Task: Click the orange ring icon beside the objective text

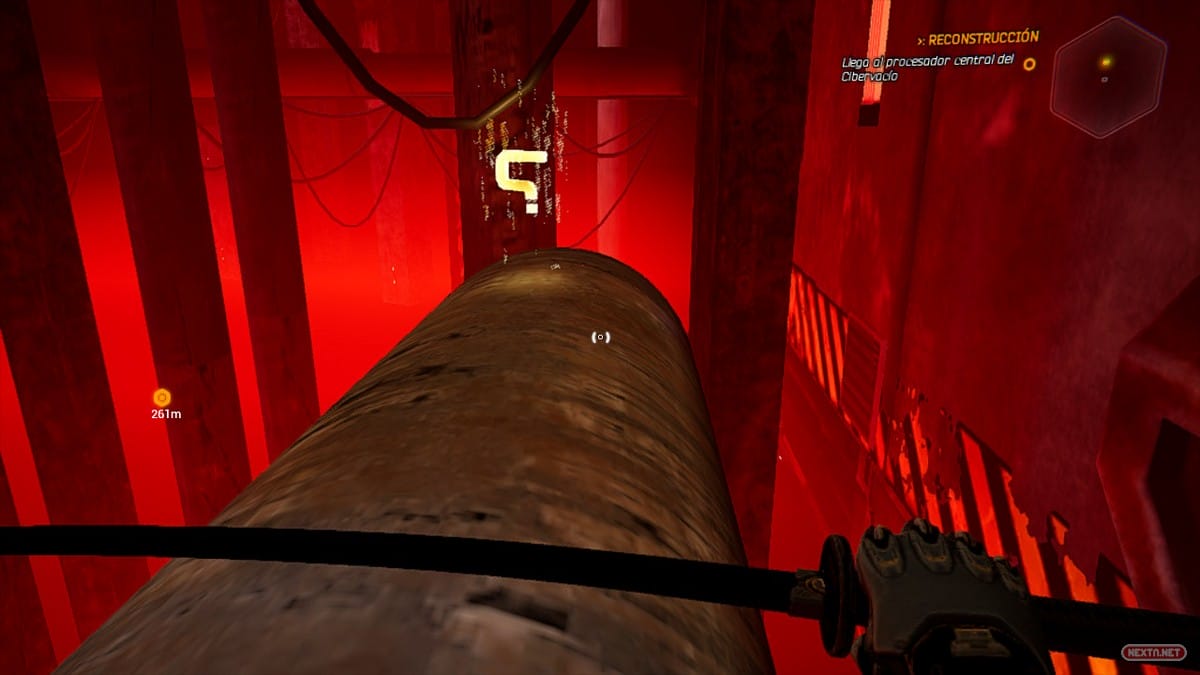Action: point(1029,63)
